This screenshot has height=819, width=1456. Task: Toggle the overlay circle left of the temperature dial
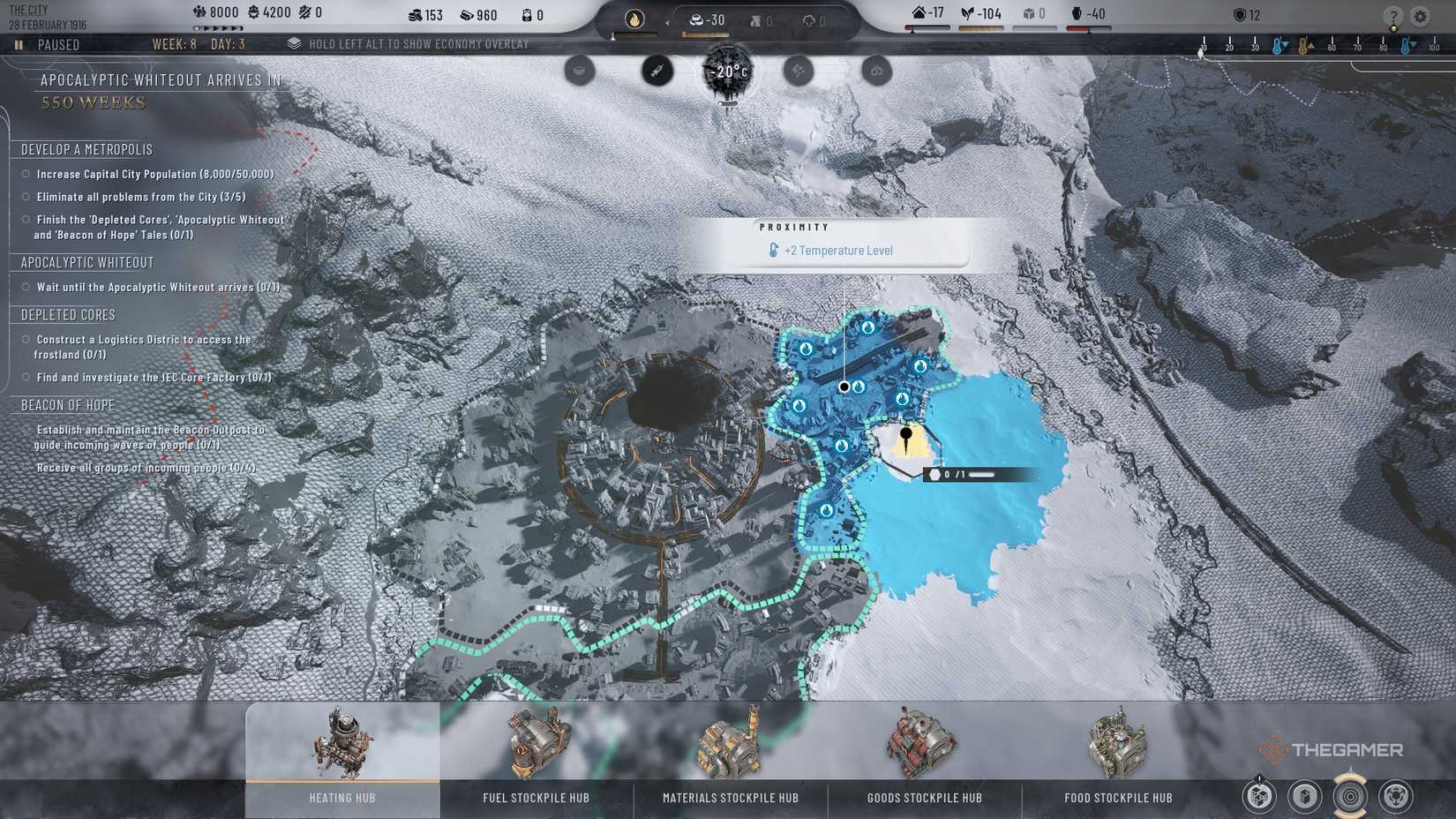coord(655,71)
